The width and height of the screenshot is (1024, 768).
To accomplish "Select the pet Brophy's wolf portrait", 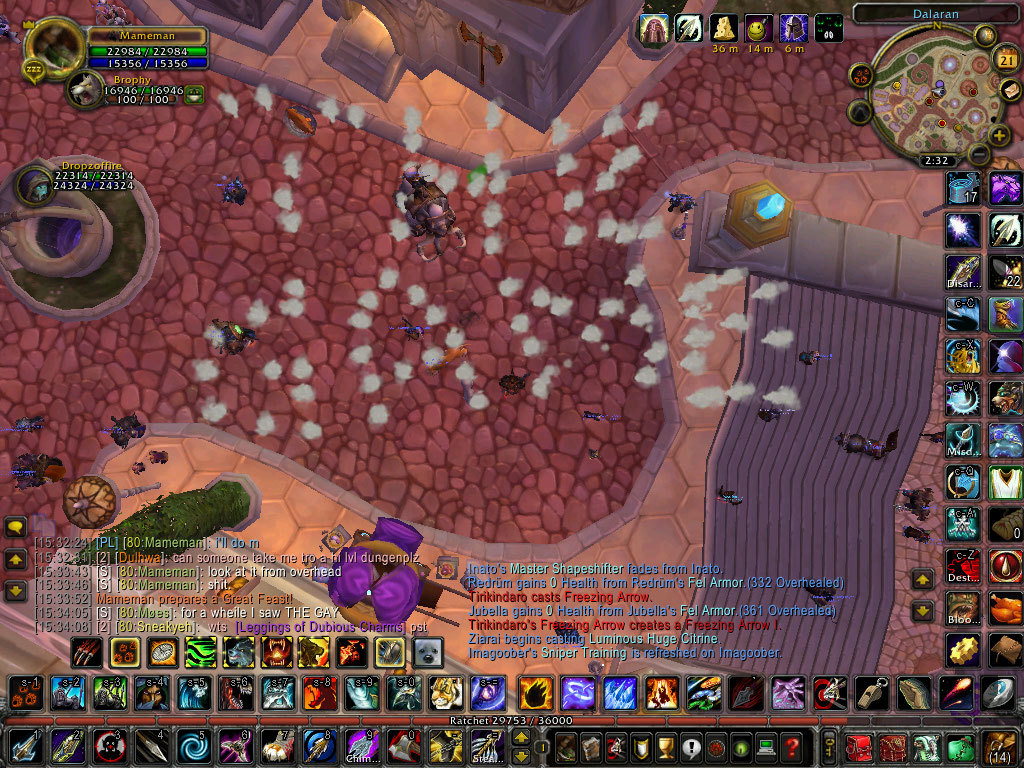I will (85, 90).
